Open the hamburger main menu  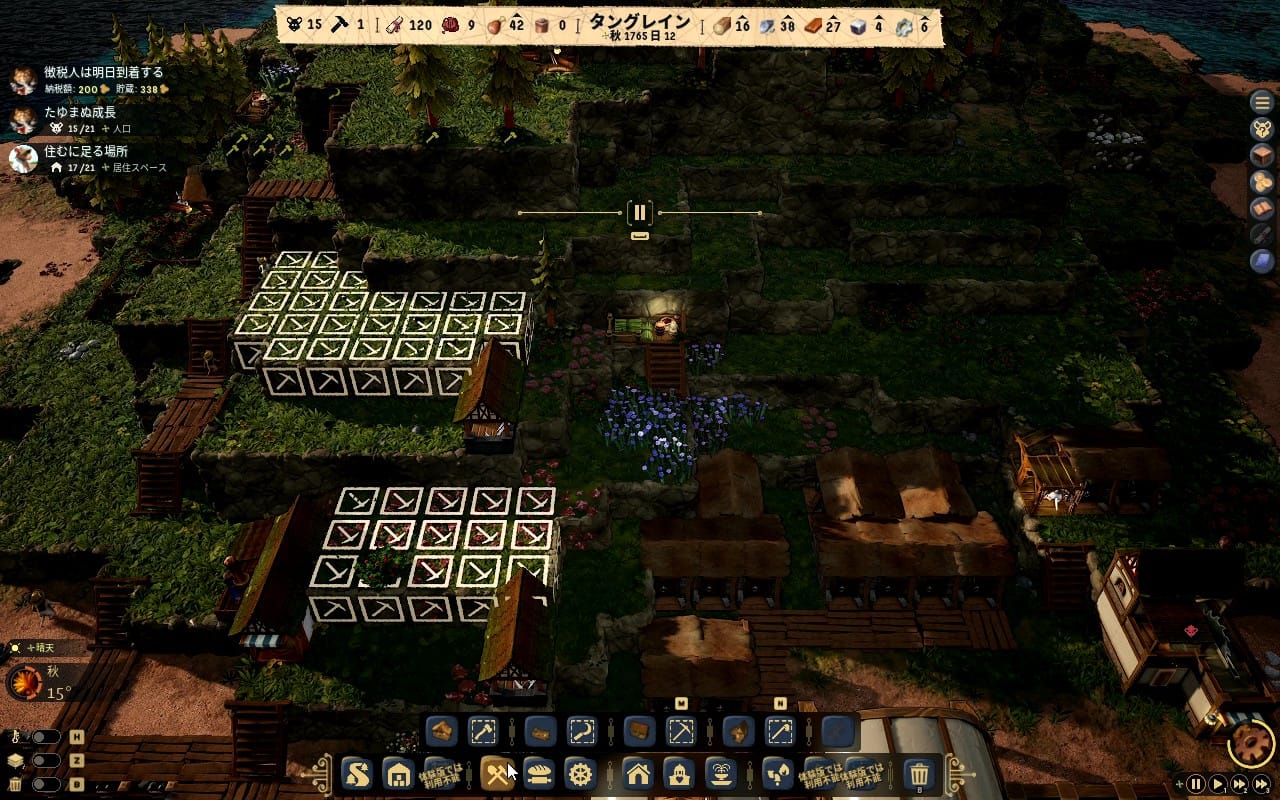[1262, 102]
